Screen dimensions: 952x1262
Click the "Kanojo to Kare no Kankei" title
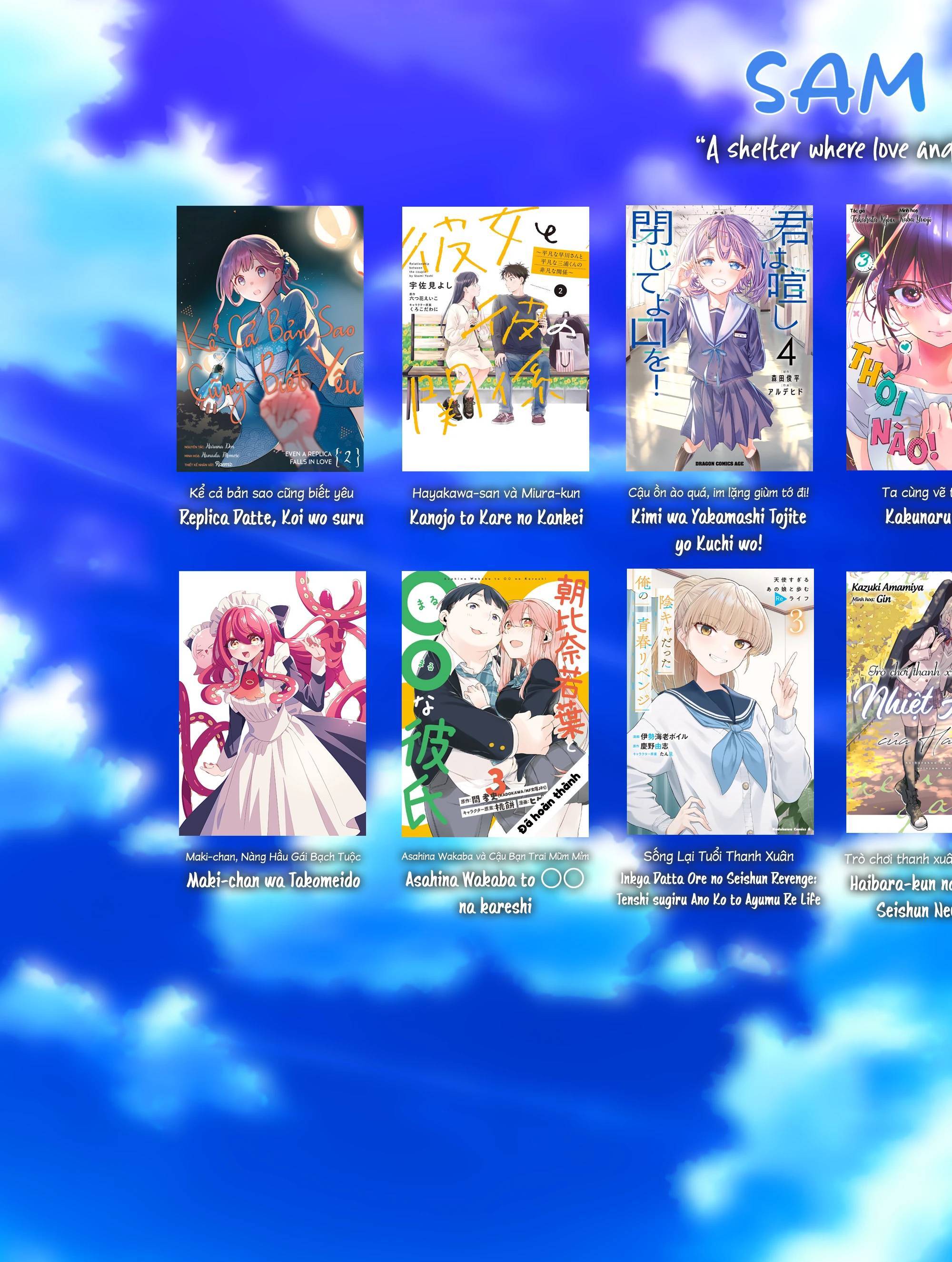(x=496, y=518)
